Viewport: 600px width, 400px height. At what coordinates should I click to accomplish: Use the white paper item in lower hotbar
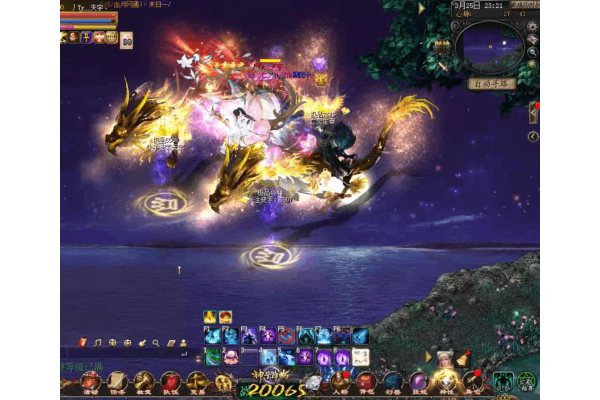(x=360, y=357)
